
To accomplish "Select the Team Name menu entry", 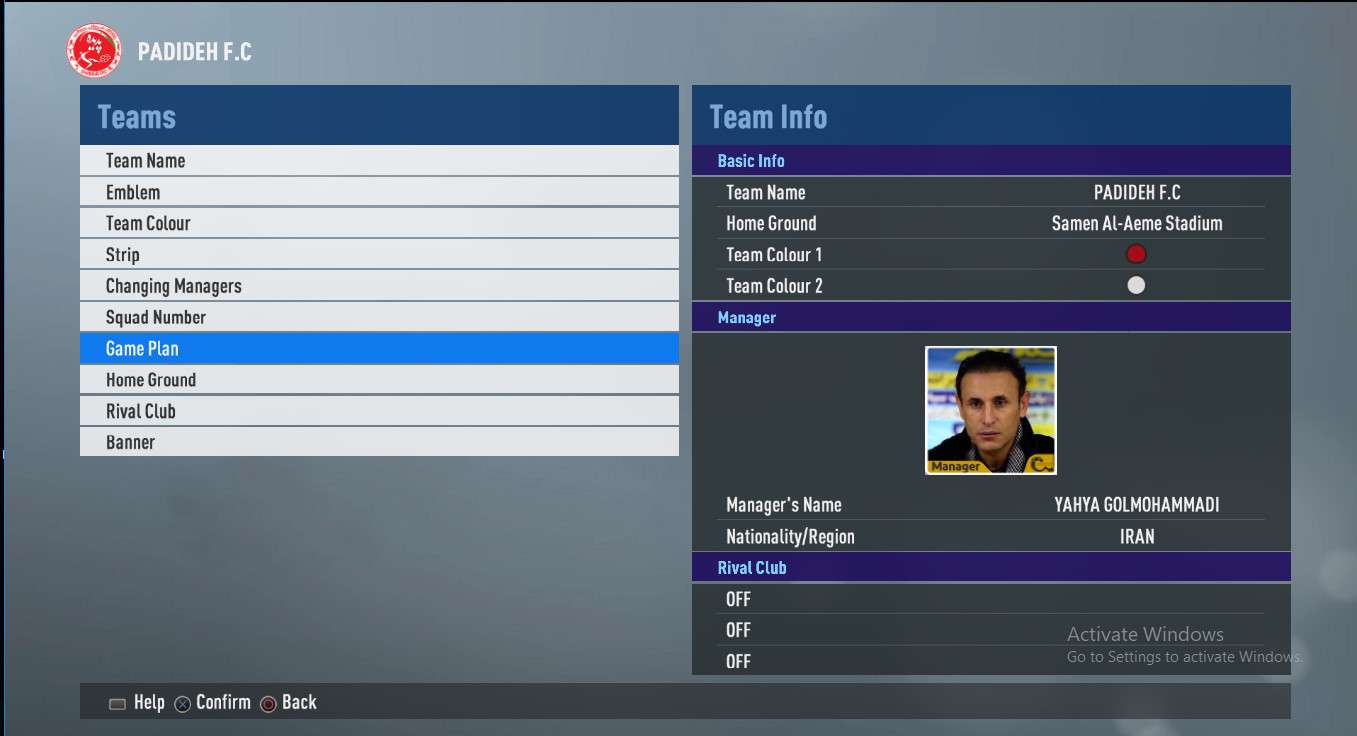I will [x=378, y=161].
